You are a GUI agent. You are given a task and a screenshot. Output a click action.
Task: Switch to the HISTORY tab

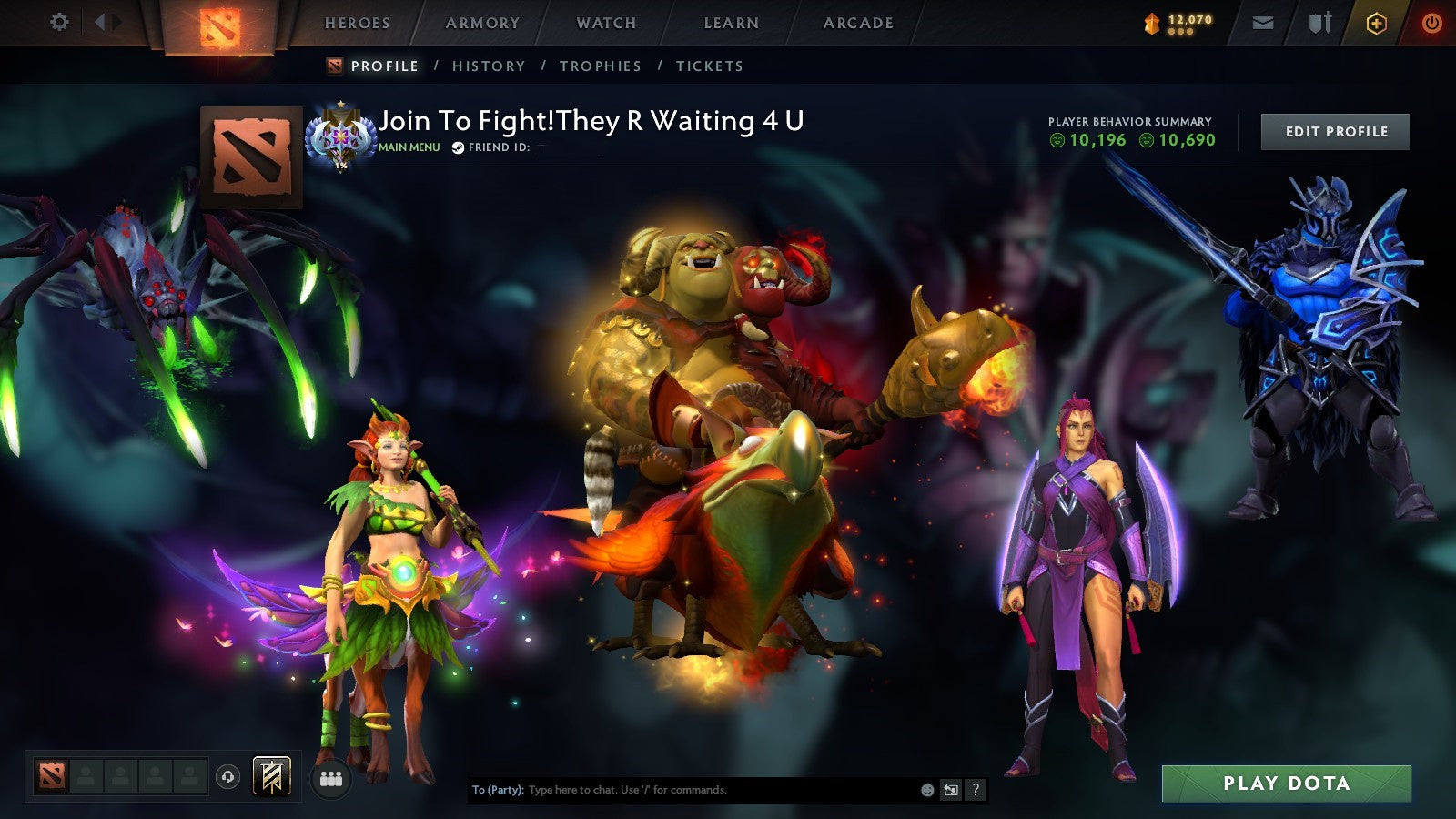(x=488, y=66)
